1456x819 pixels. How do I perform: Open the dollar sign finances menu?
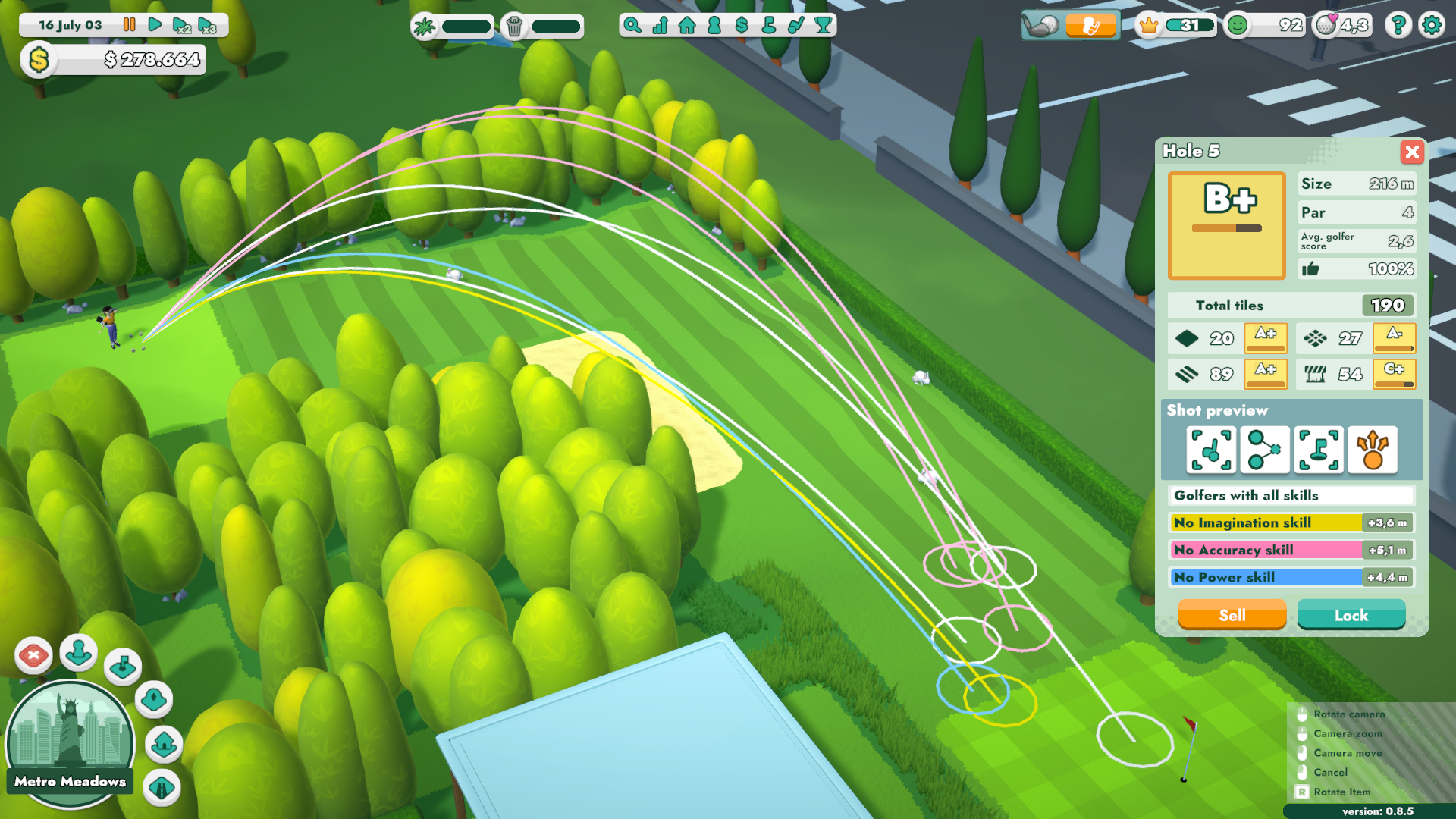(x=742, y=26)
